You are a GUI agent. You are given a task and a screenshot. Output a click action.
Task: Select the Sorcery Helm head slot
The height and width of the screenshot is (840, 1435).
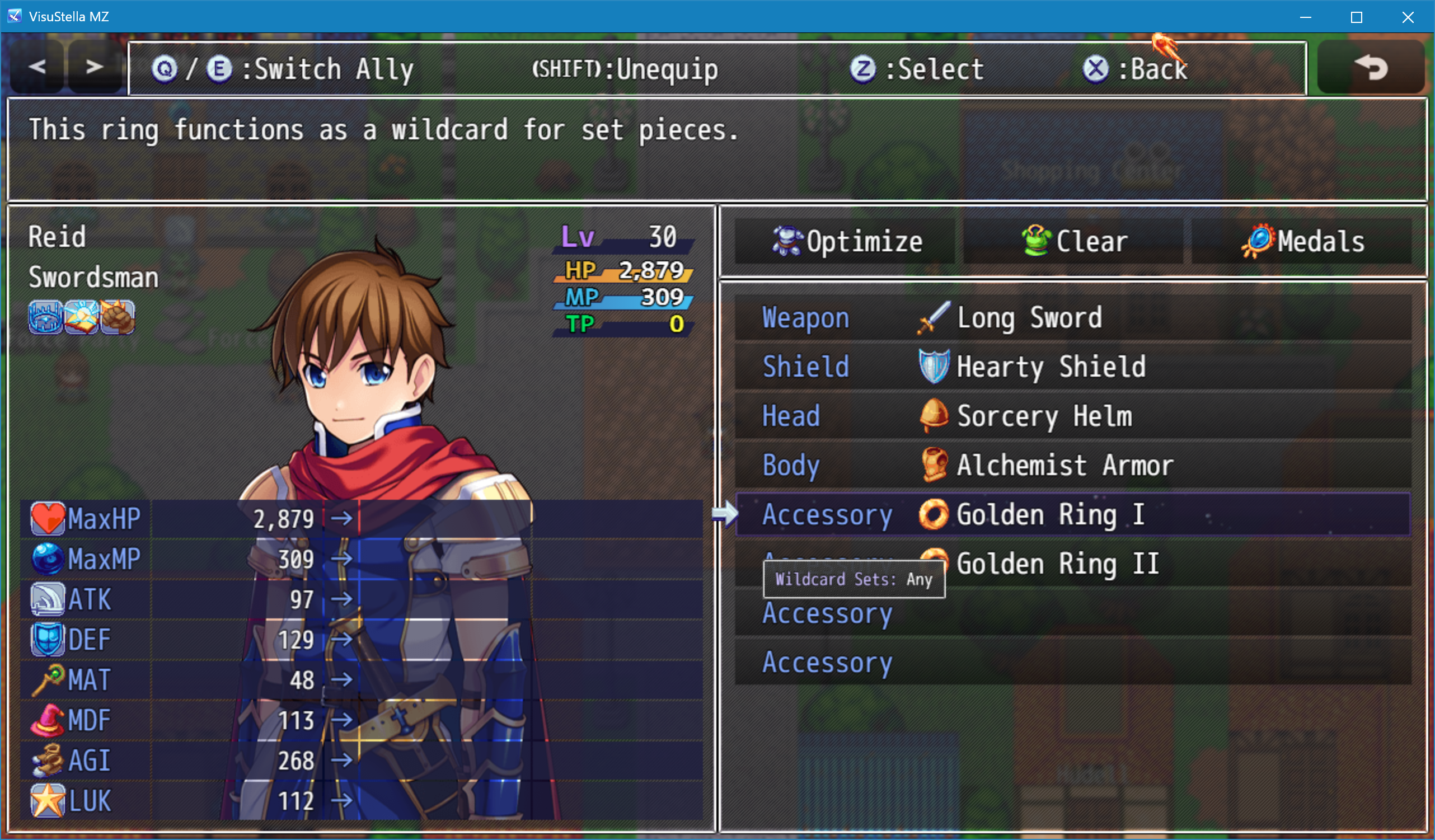click(x=1073, y=416)
